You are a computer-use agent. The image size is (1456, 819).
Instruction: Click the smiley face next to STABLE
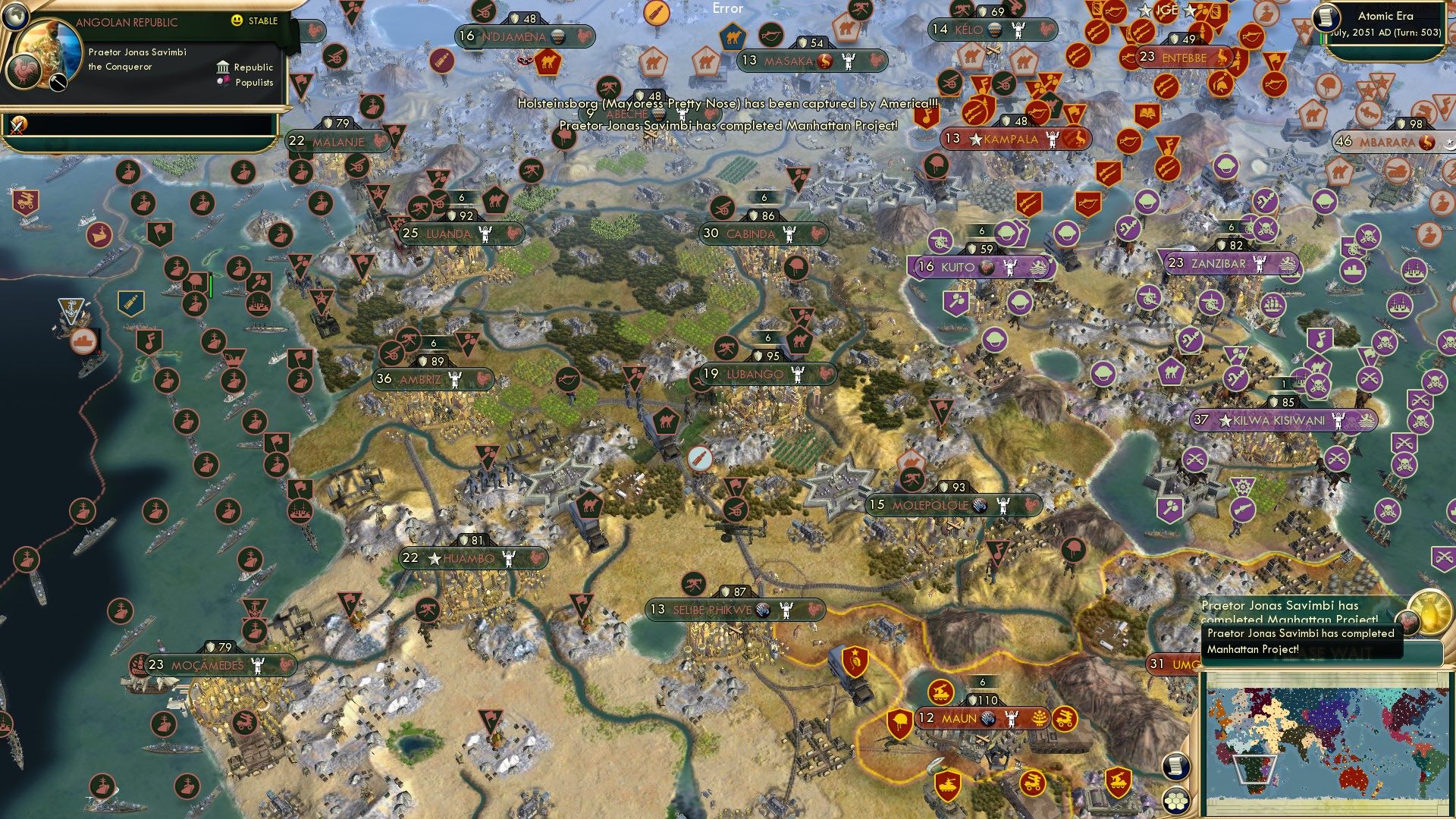238,21
